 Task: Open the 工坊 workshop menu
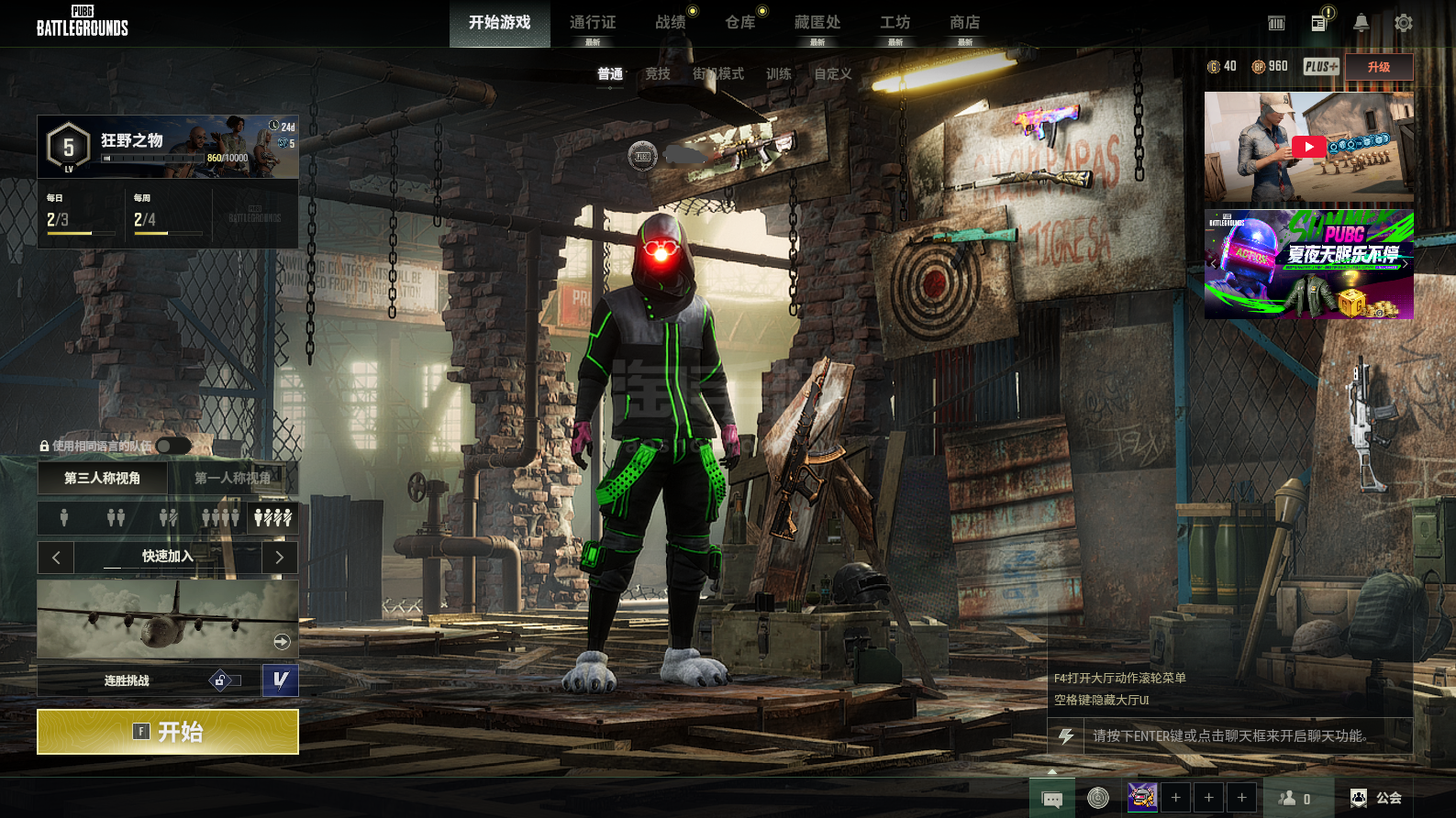click(x=895, y=23)
